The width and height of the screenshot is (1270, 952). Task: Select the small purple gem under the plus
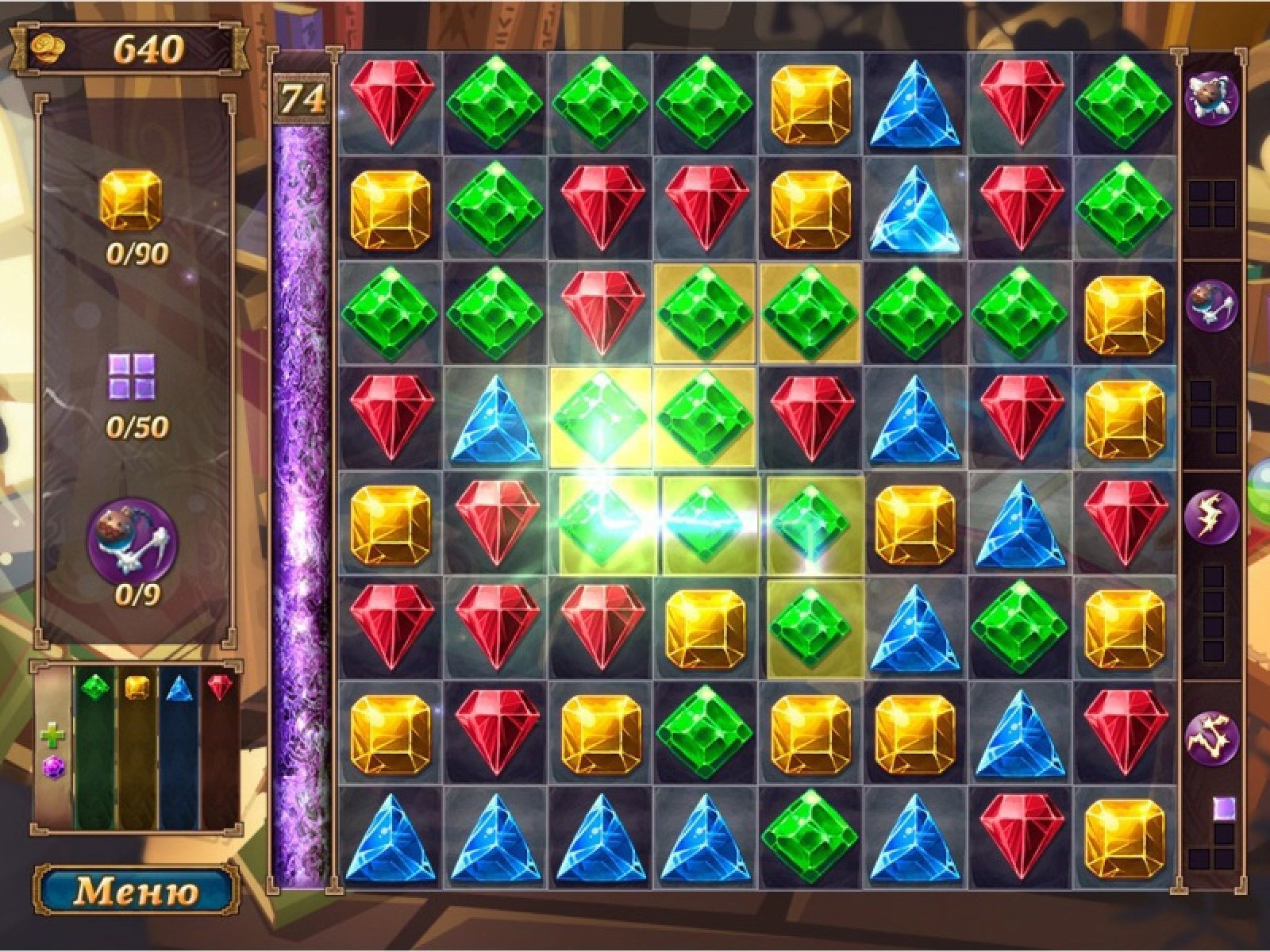point(52,767)
